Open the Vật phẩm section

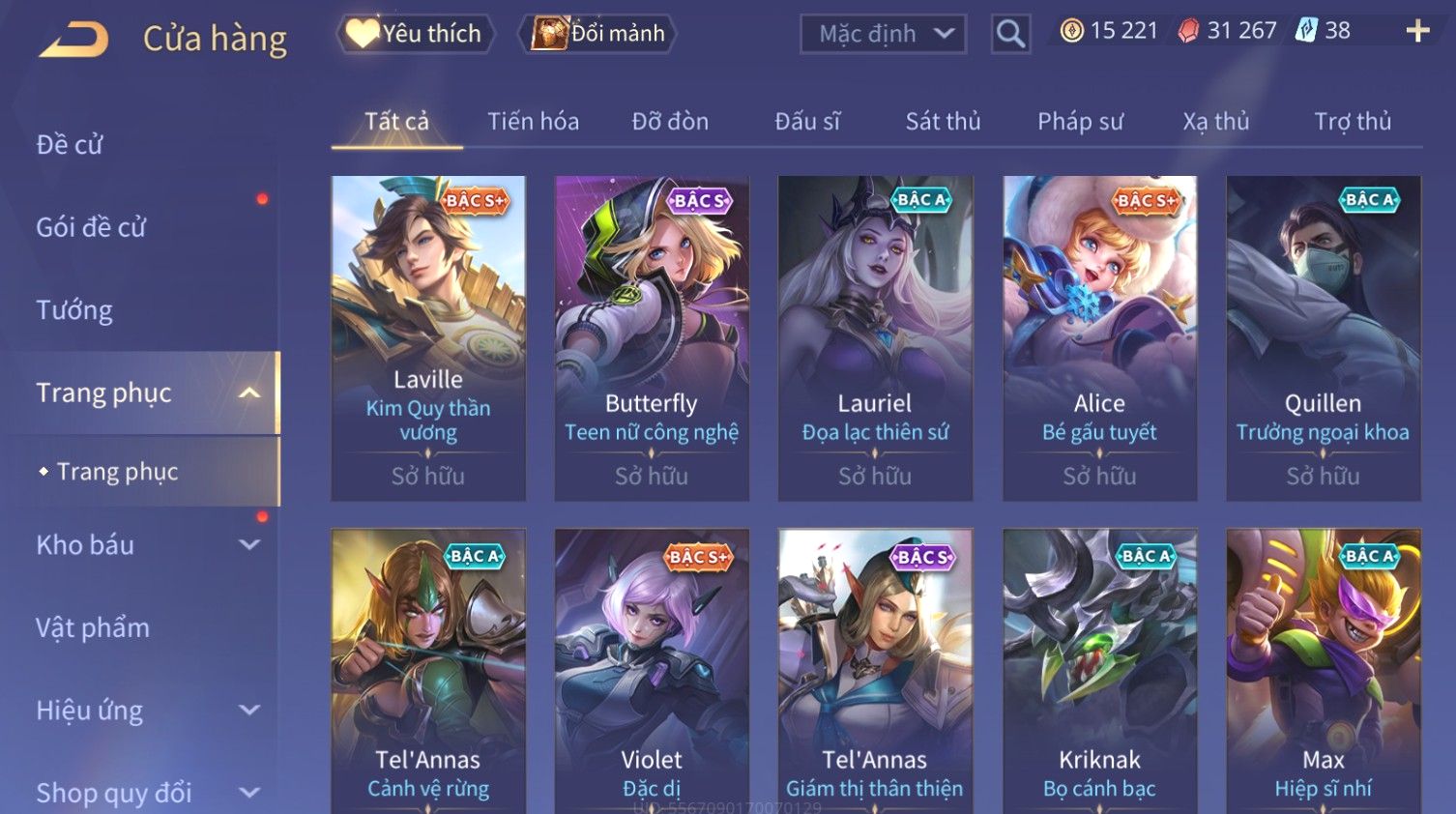tap(93, 628)
